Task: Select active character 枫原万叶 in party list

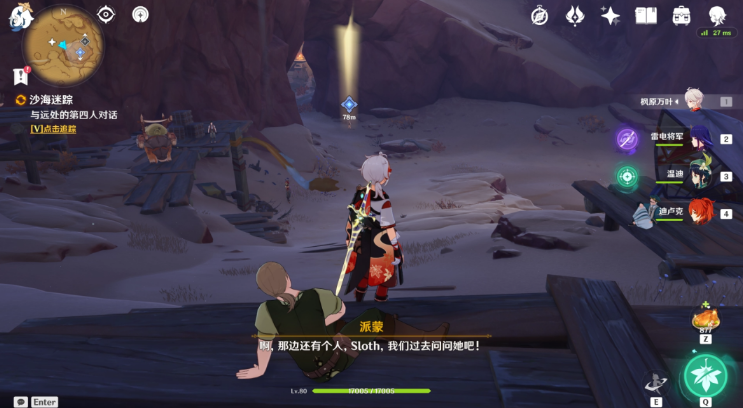Action: tap(695, 100)
